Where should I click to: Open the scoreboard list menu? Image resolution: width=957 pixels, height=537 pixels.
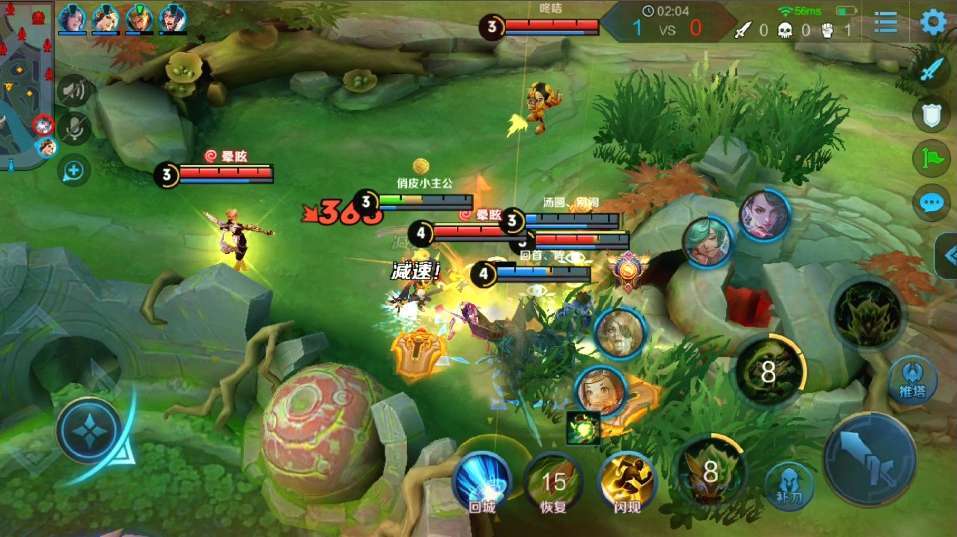(x=886, y=23)
